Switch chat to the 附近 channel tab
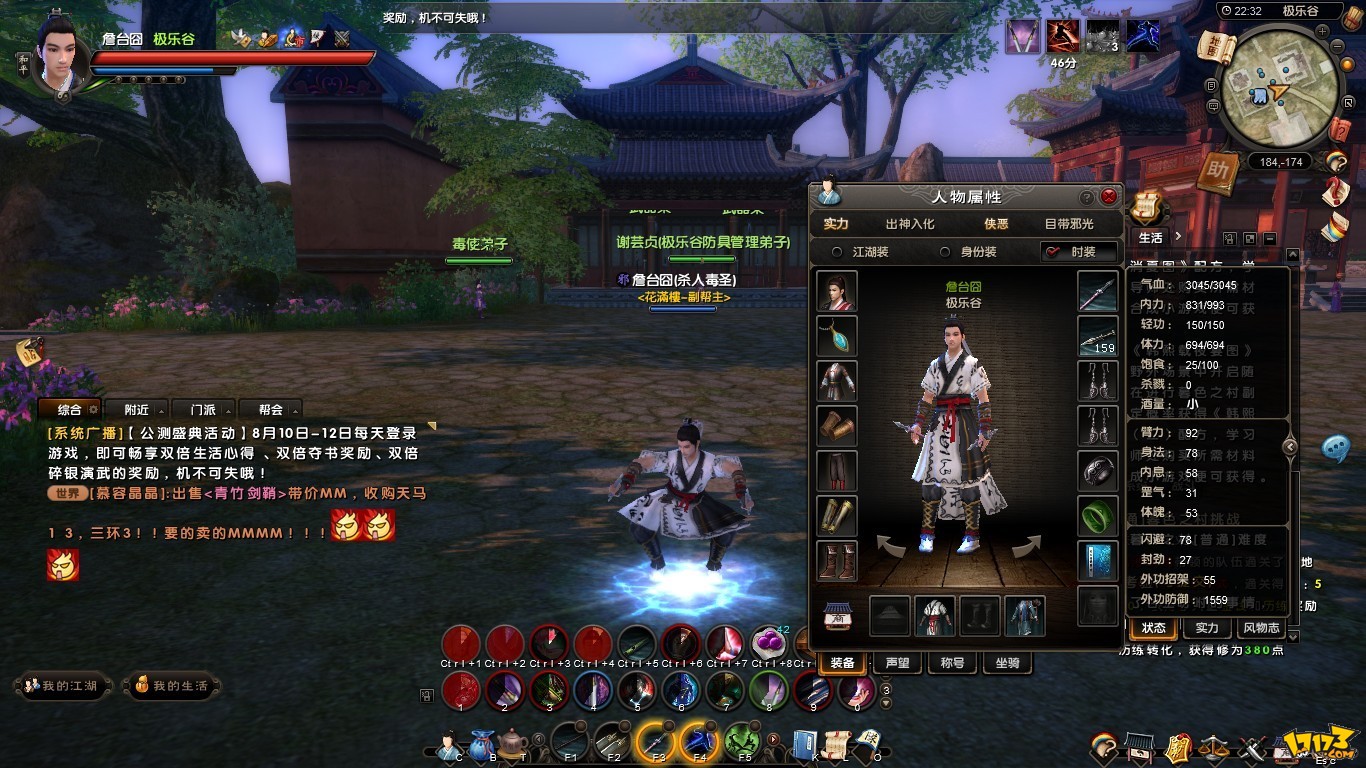 137,409
